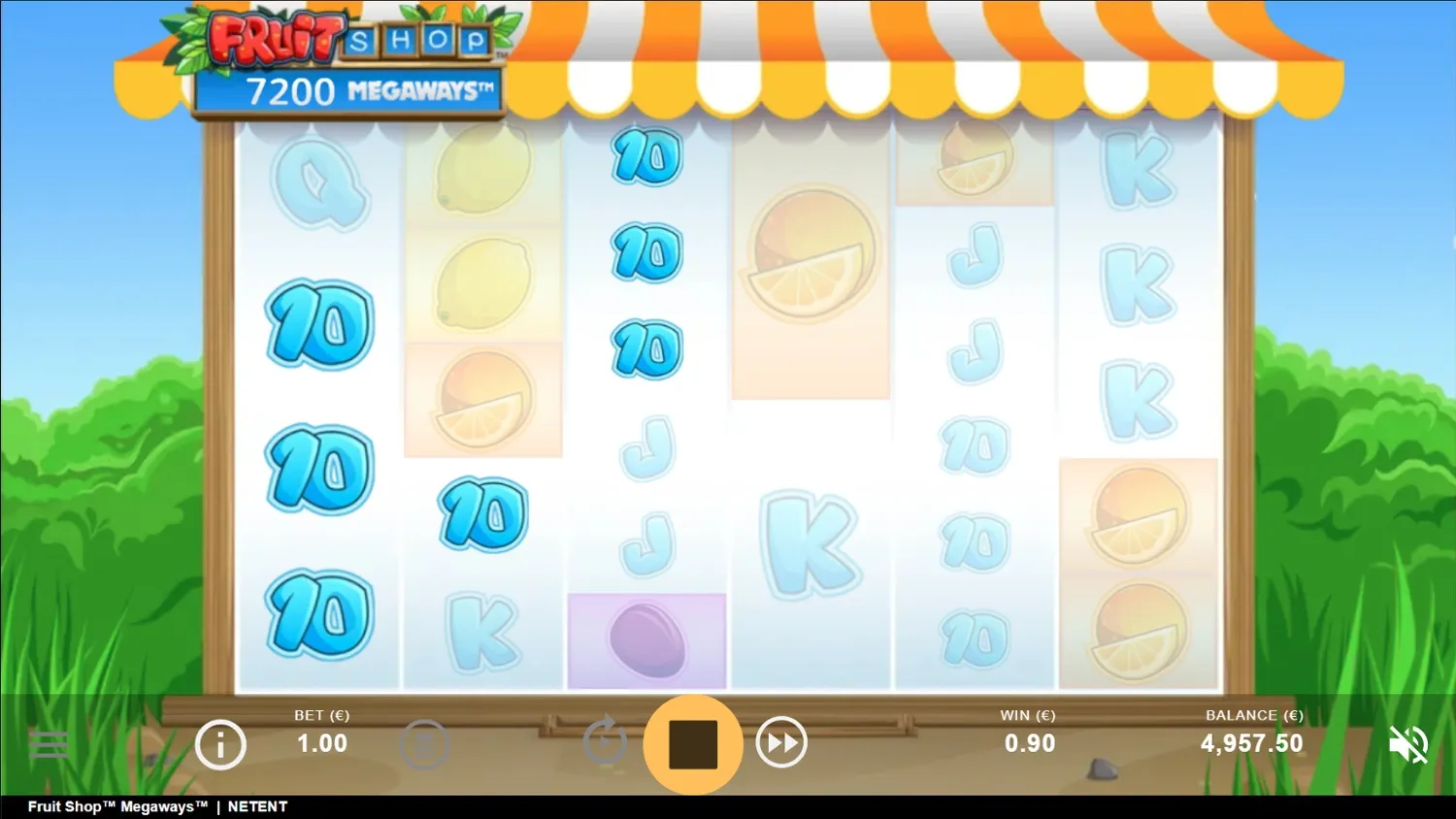Image resolution: width=1456 pixels, height=819 pixels.
Task: Click the BET amount of 1.00
Action: (x=321, y=744)
